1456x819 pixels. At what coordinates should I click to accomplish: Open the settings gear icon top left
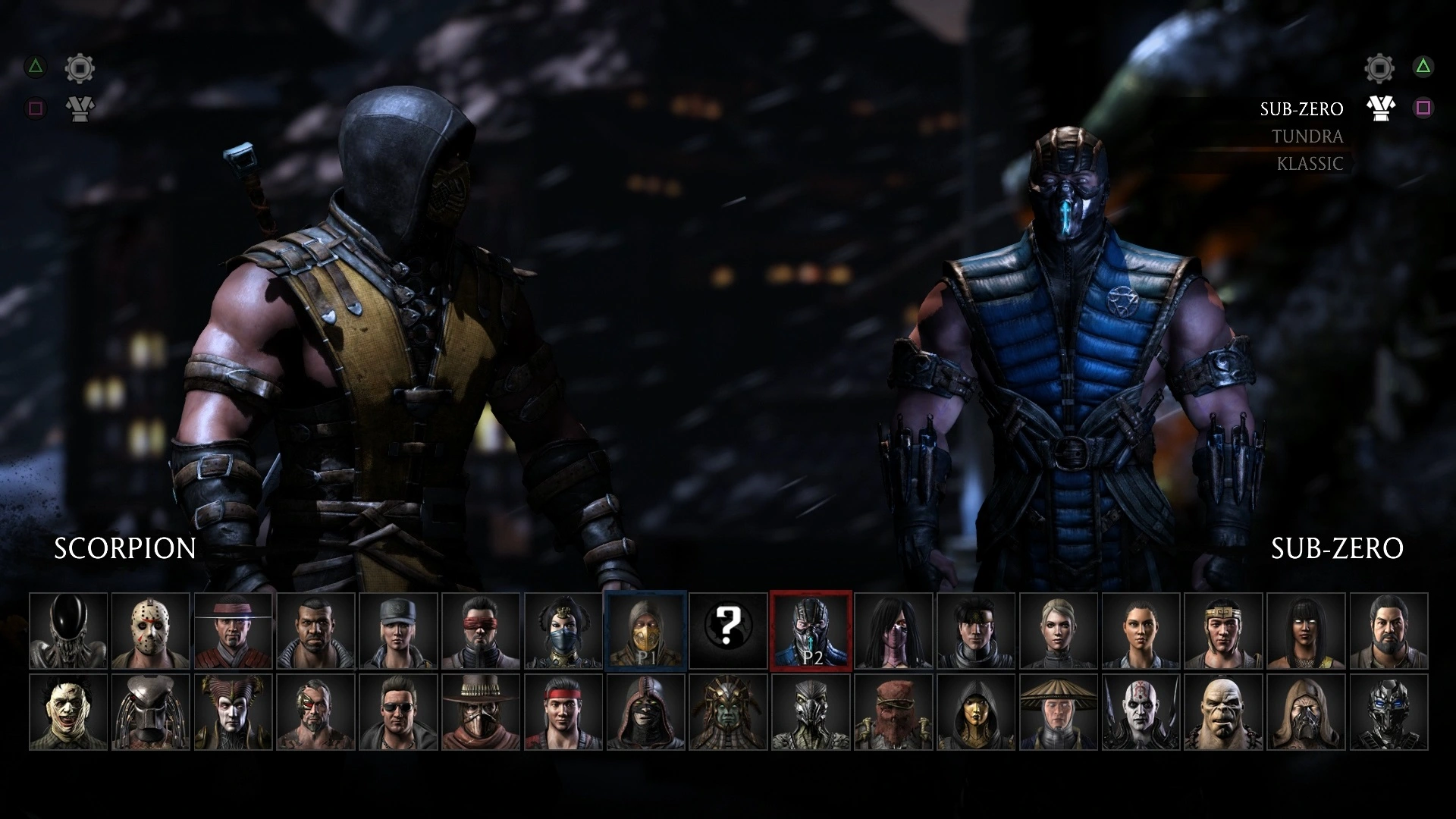pos(80,68)
